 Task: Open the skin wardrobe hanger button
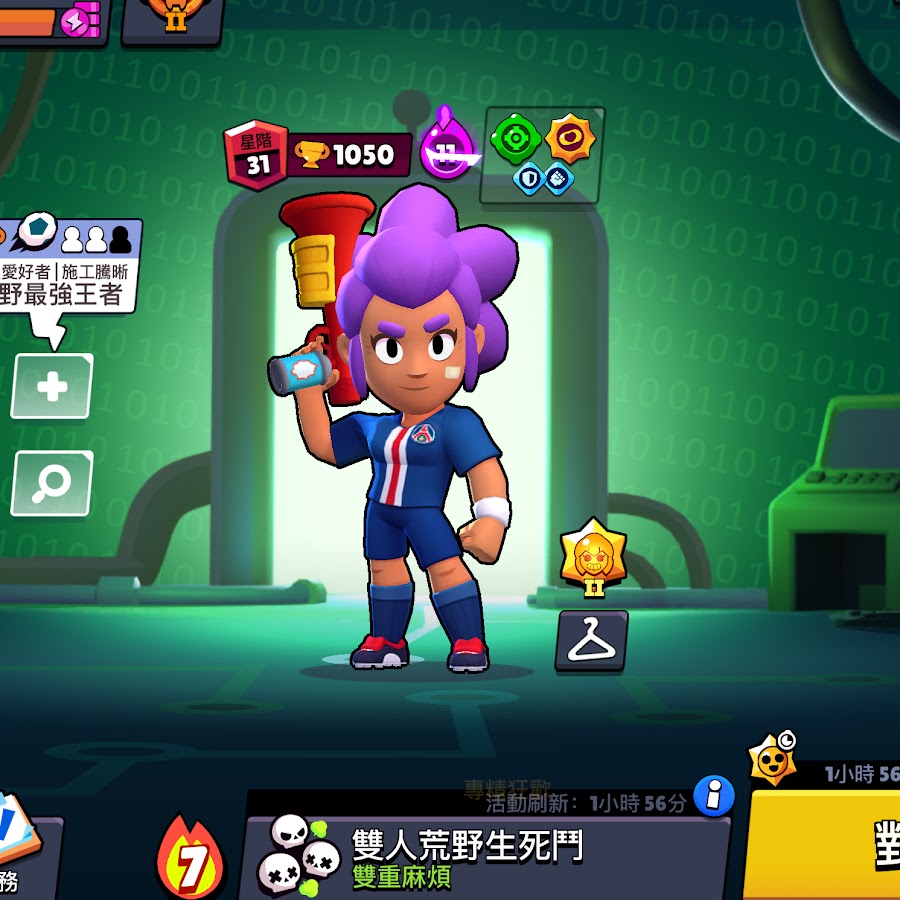click(592, 641)
